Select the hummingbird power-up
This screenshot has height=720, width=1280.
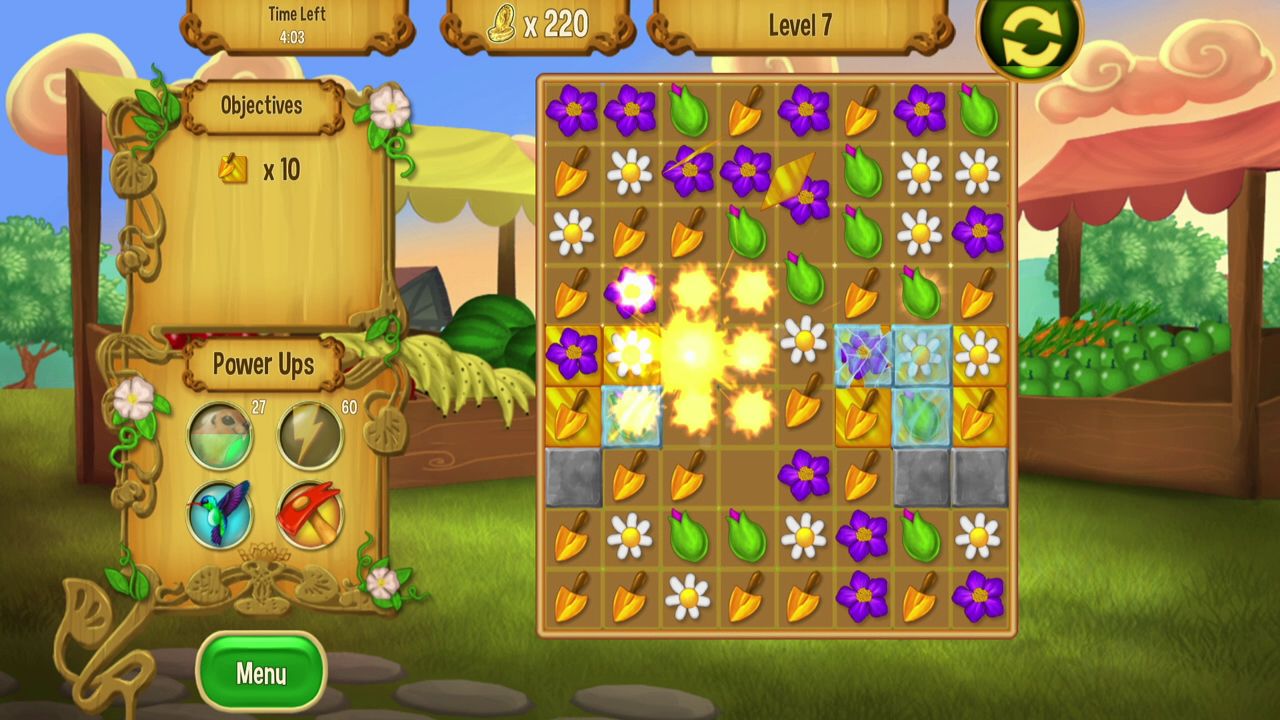pyautogui.click(x=221, y=514)
